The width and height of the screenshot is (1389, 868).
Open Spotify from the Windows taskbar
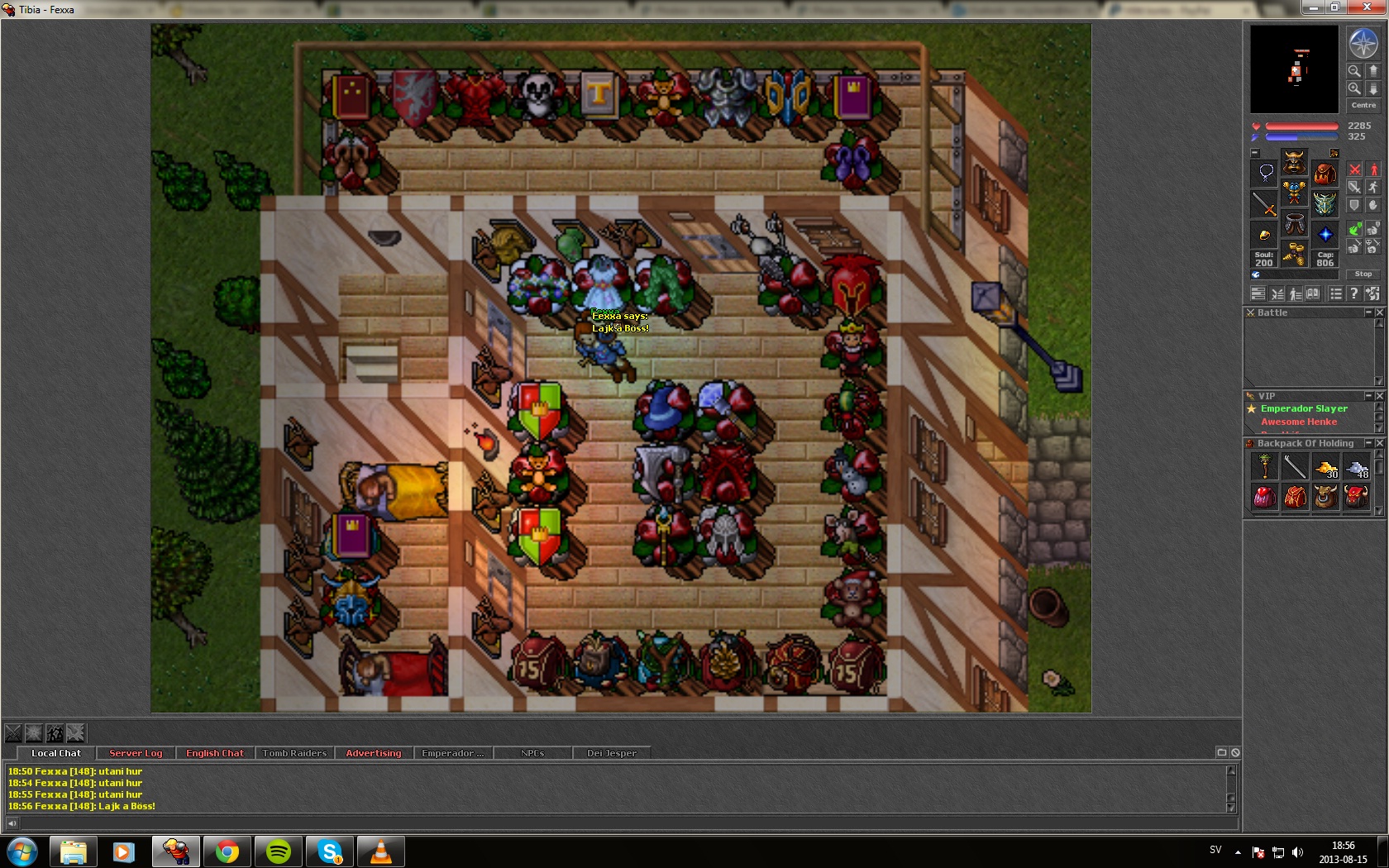(x=279, y=851)
